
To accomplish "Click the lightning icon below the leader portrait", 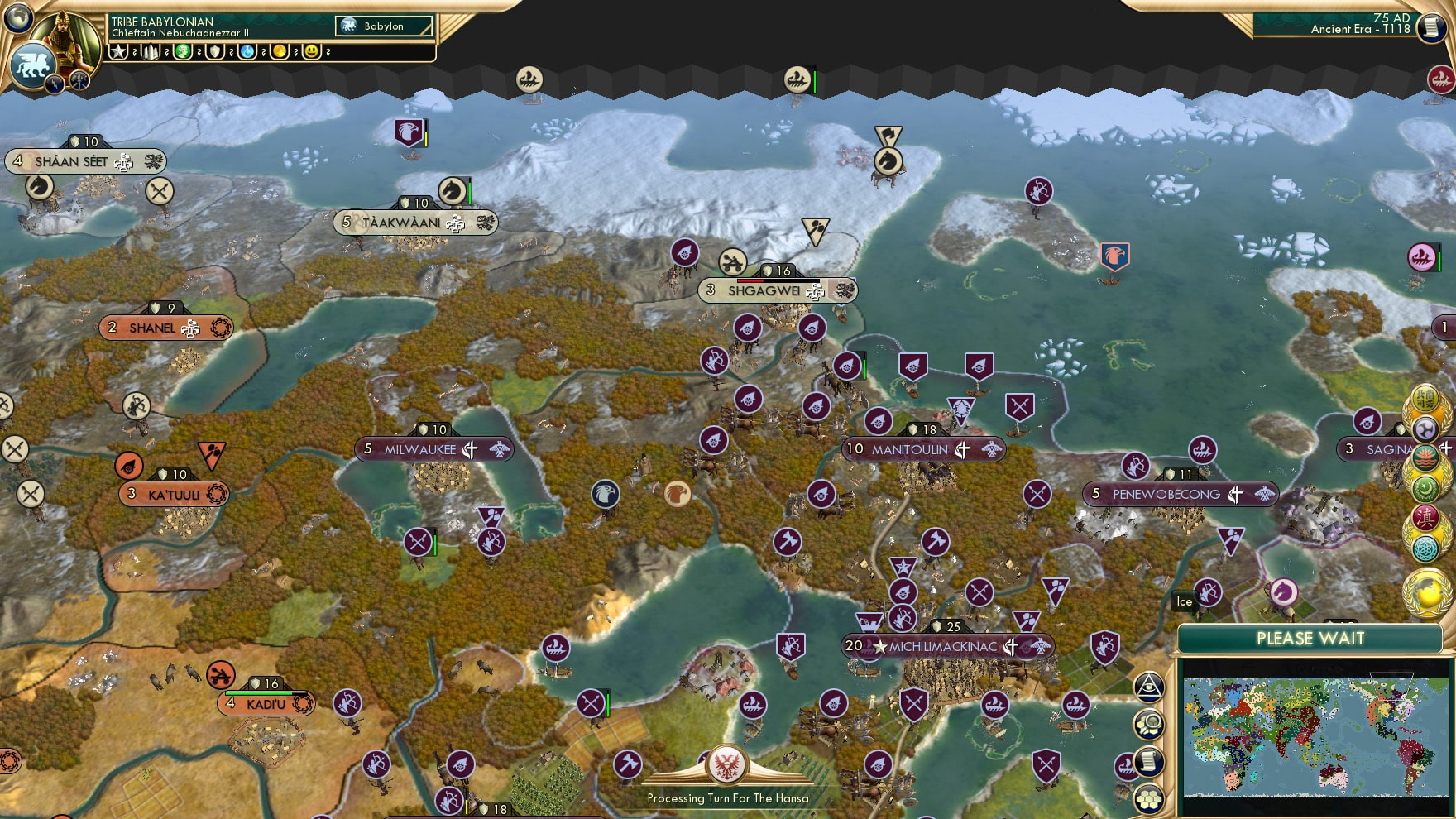I will pos(55,84).
